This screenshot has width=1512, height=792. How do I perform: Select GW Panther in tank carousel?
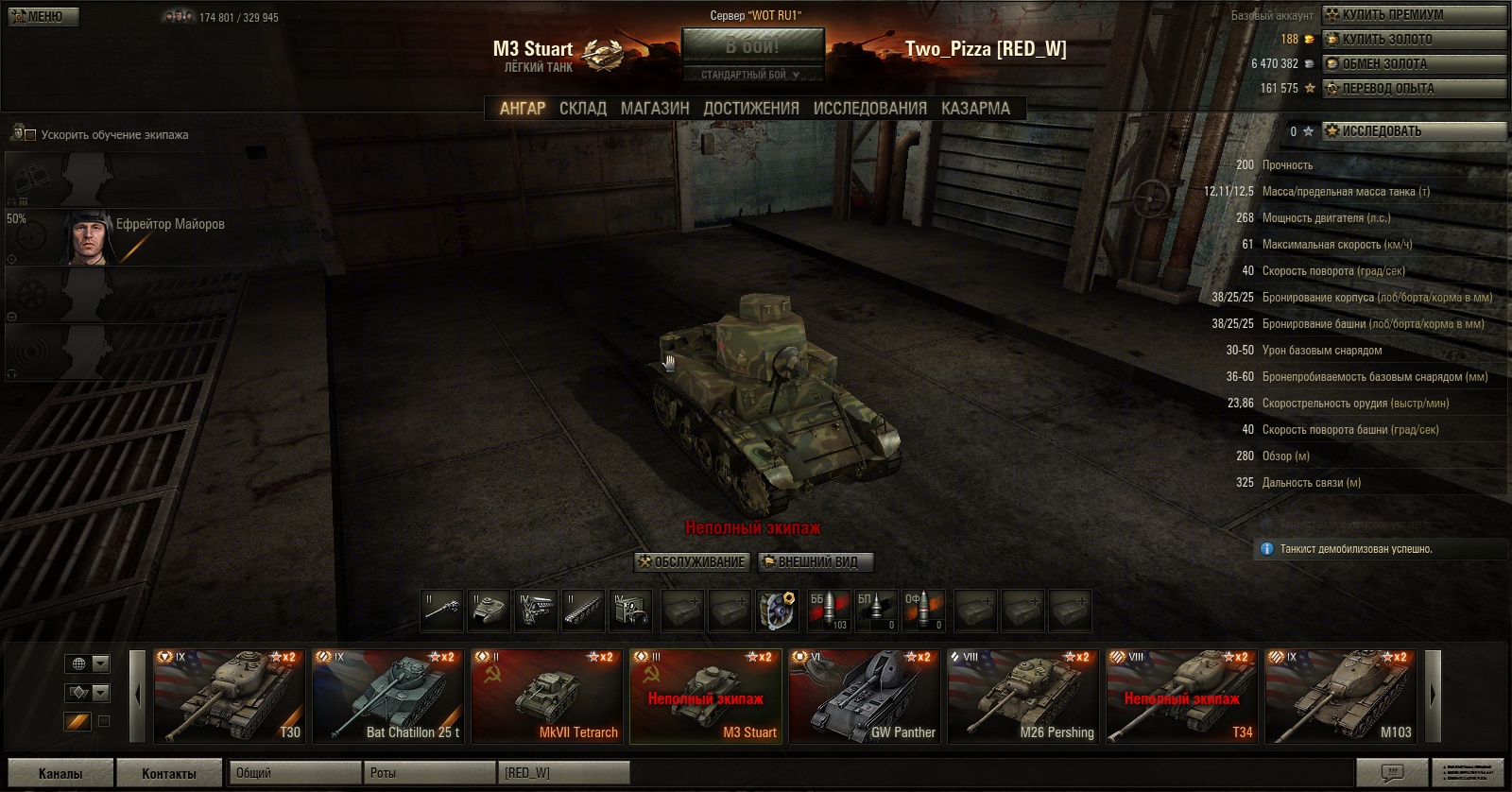[x=865, y=697]
